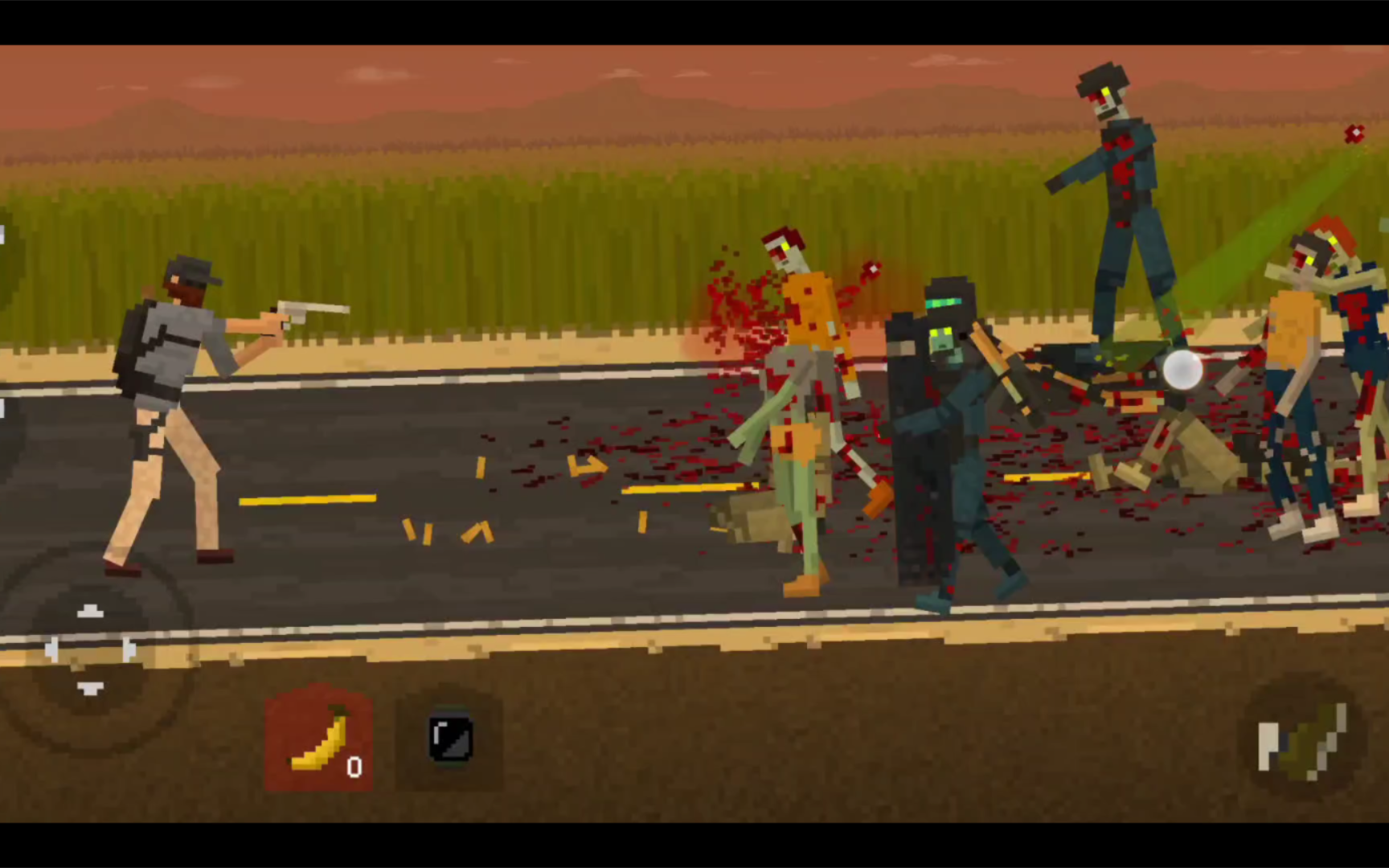The height and width of the screenshot is (868, 1389).
Task: Tap the joystick's right arrow
Action: [x=129, y=649]
